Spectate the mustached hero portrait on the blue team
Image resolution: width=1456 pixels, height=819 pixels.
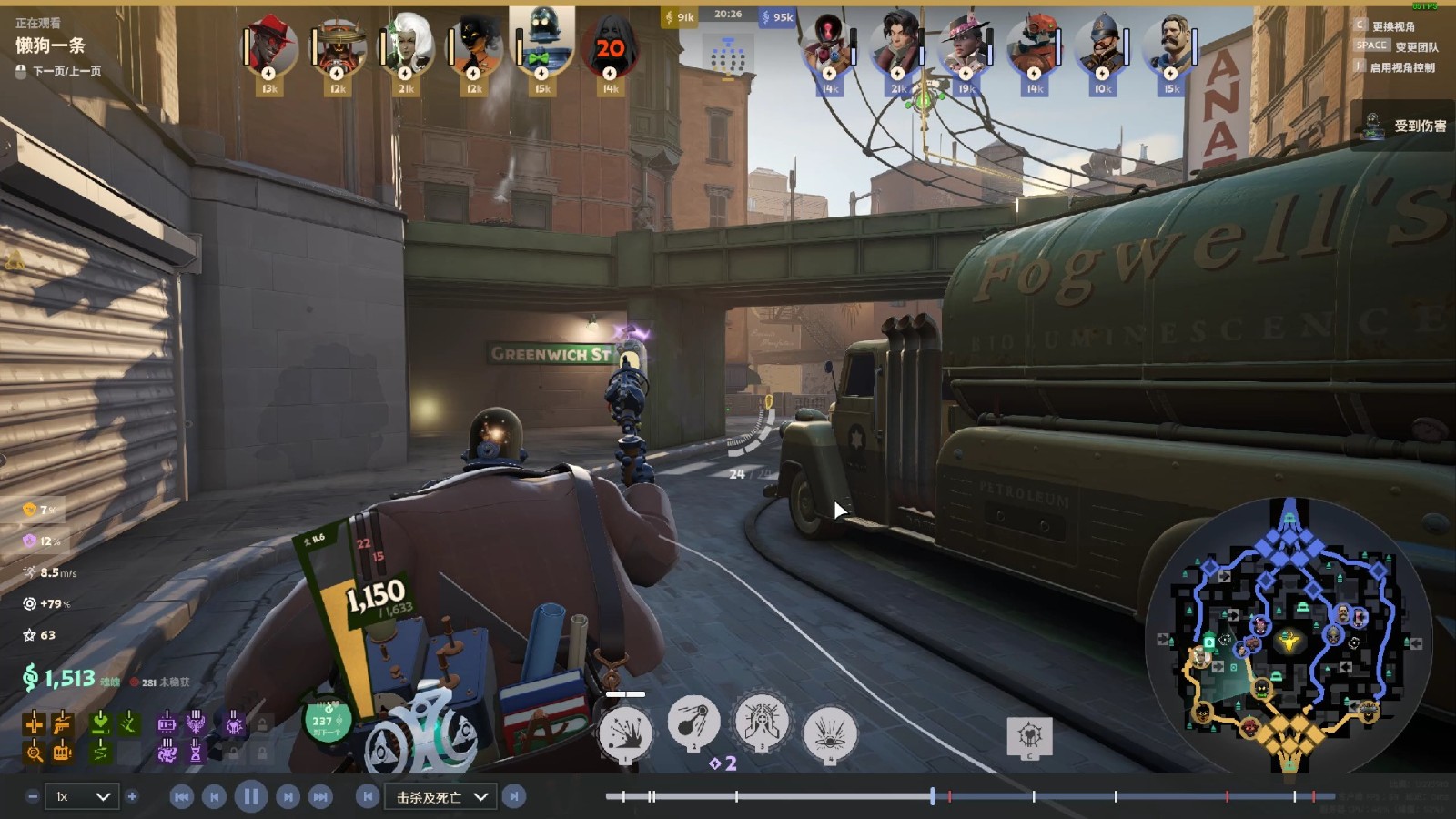pos(1170,45)
